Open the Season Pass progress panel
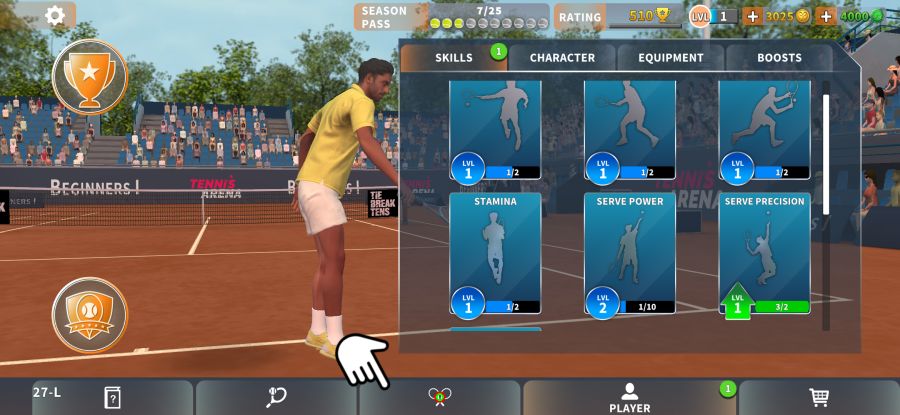 [x=452, y=17]
